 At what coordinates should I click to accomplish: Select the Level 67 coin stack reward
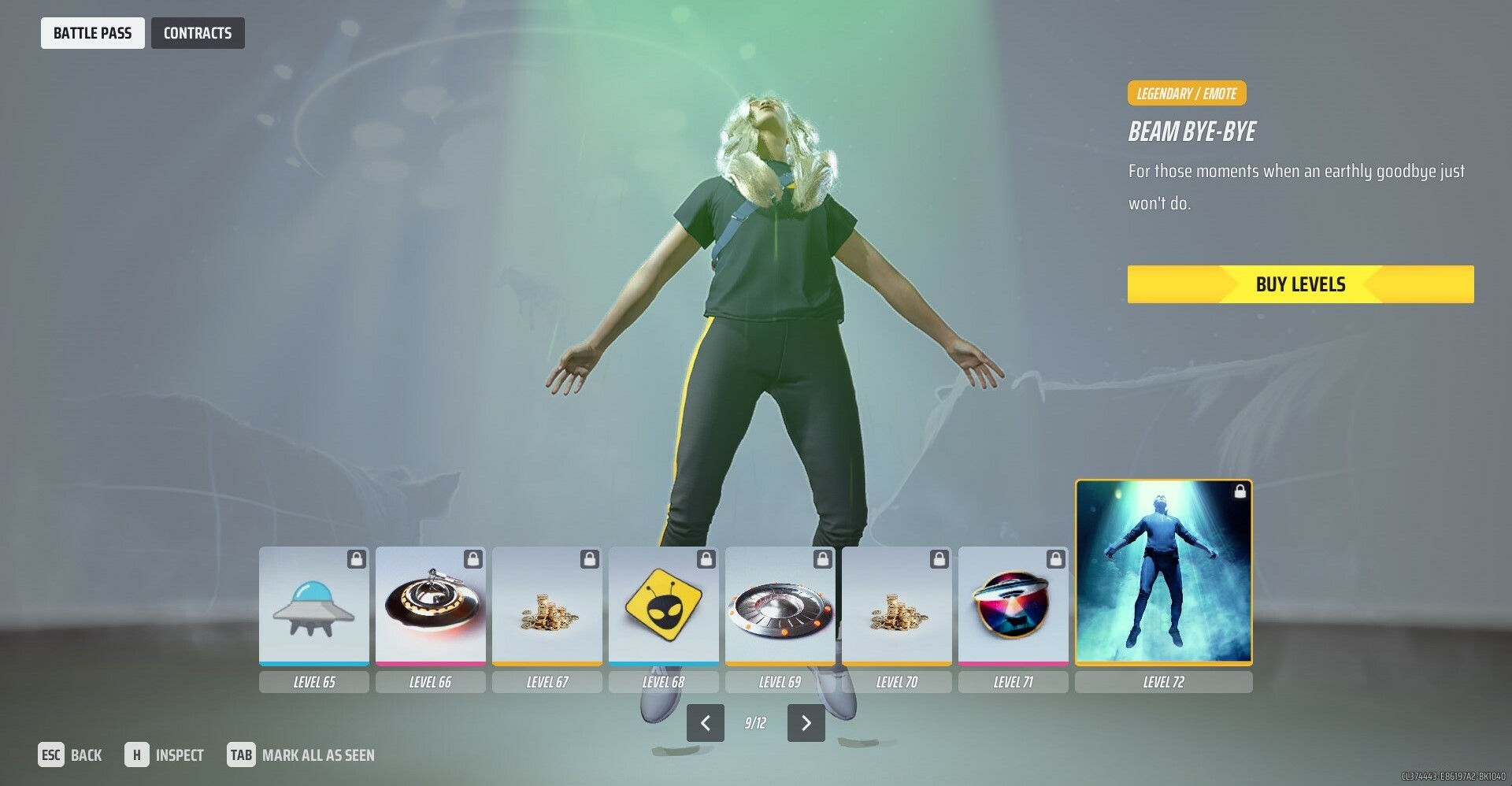point(547,606)
